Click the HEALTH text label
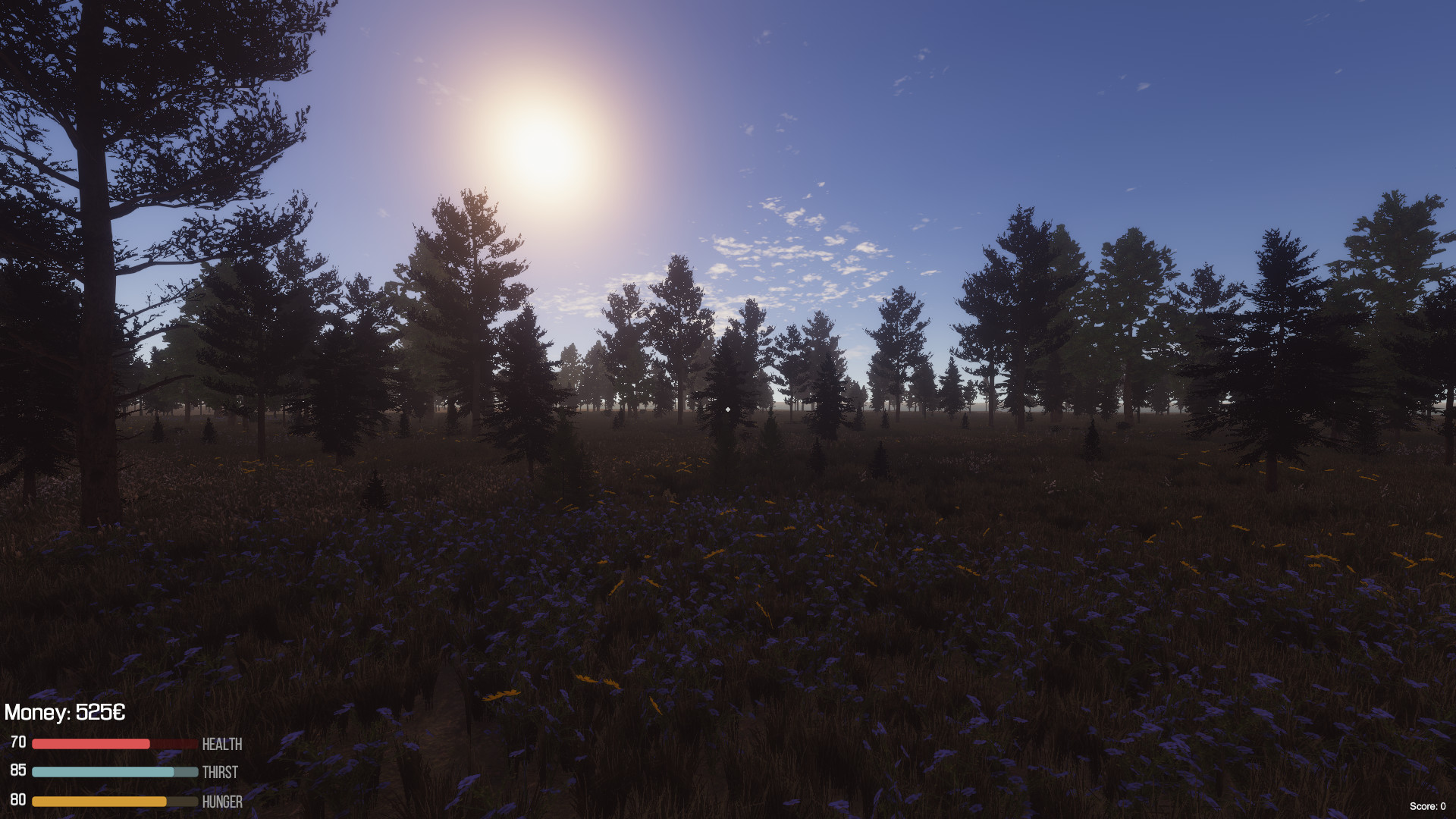The width and height of the screenshot is (1456, 819). [x=221, y=744]
